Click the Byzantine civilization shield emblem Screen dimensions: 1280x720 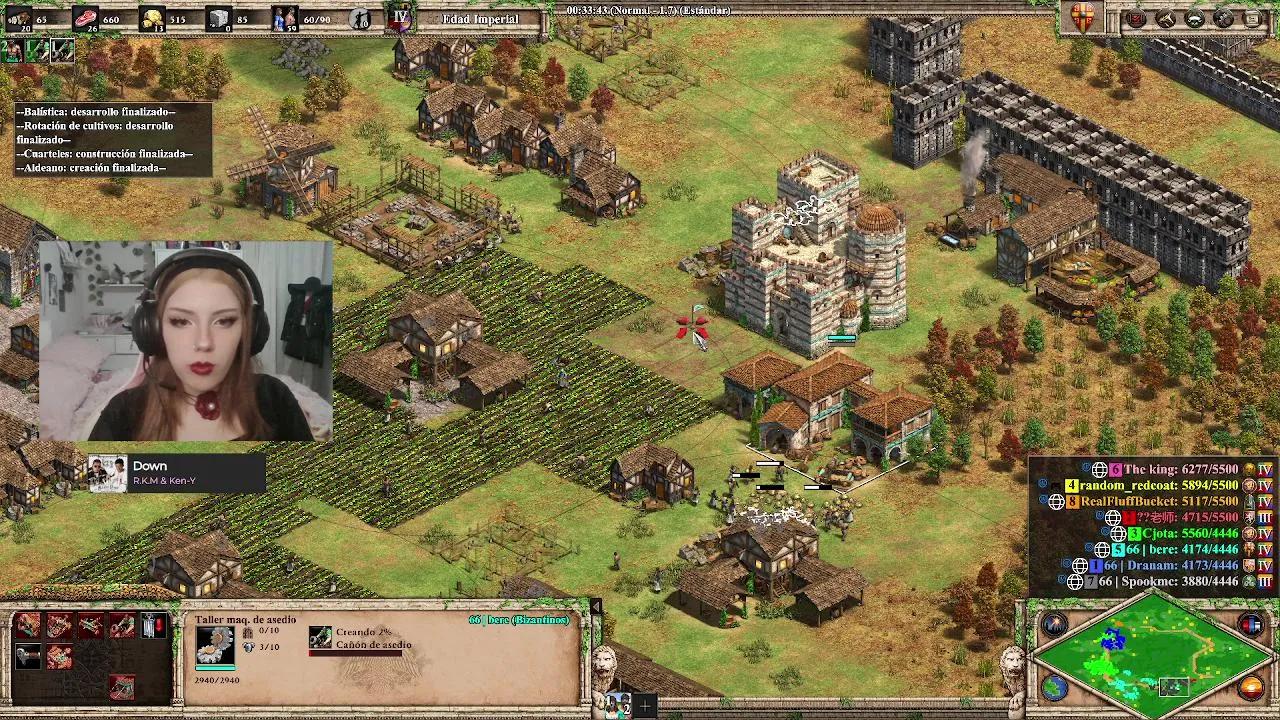(1083, 18)
